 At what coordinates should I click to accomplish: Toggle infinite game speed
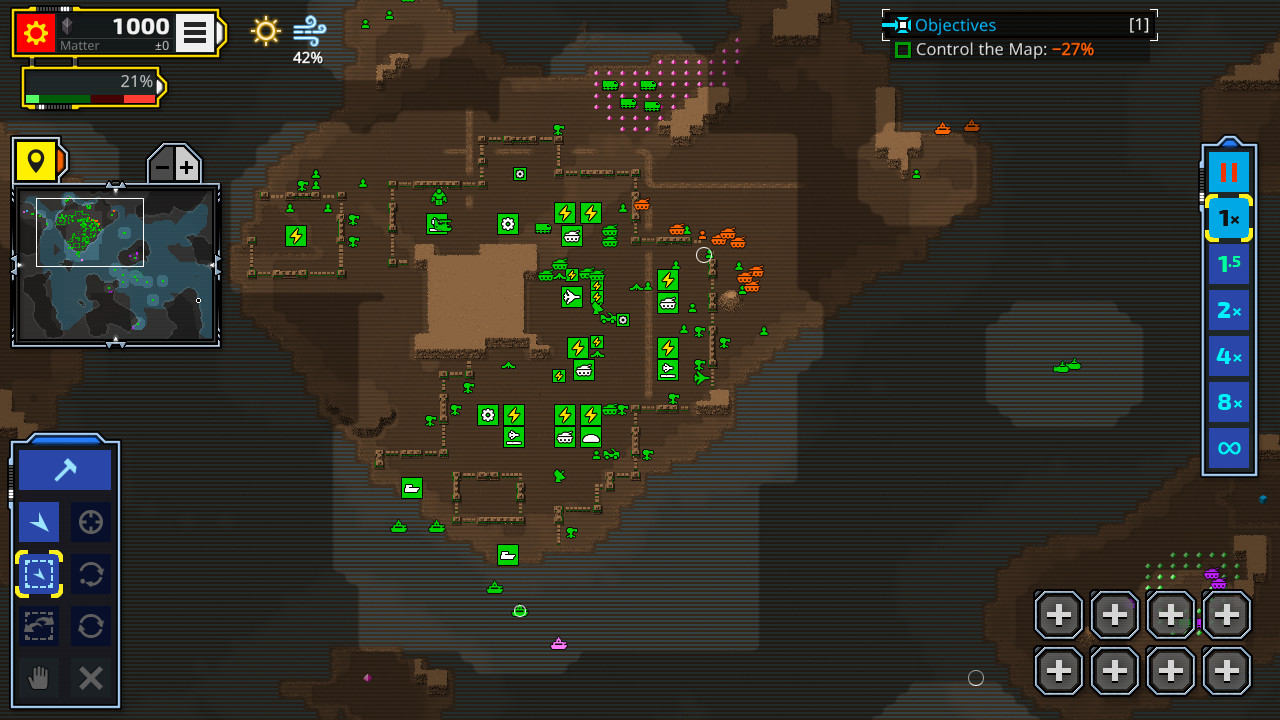1228,448
